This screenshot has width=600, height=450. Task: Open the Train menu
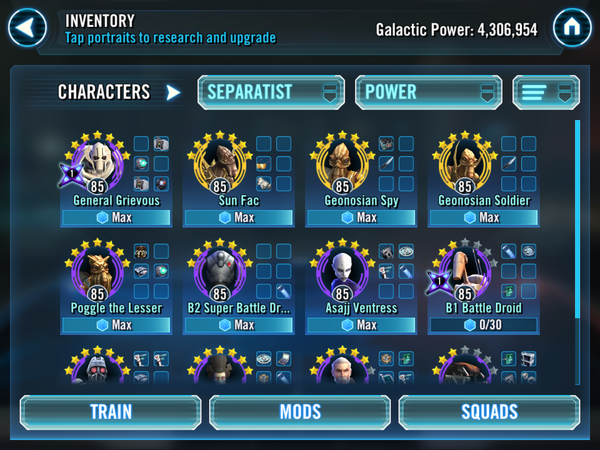click(110, 412)
